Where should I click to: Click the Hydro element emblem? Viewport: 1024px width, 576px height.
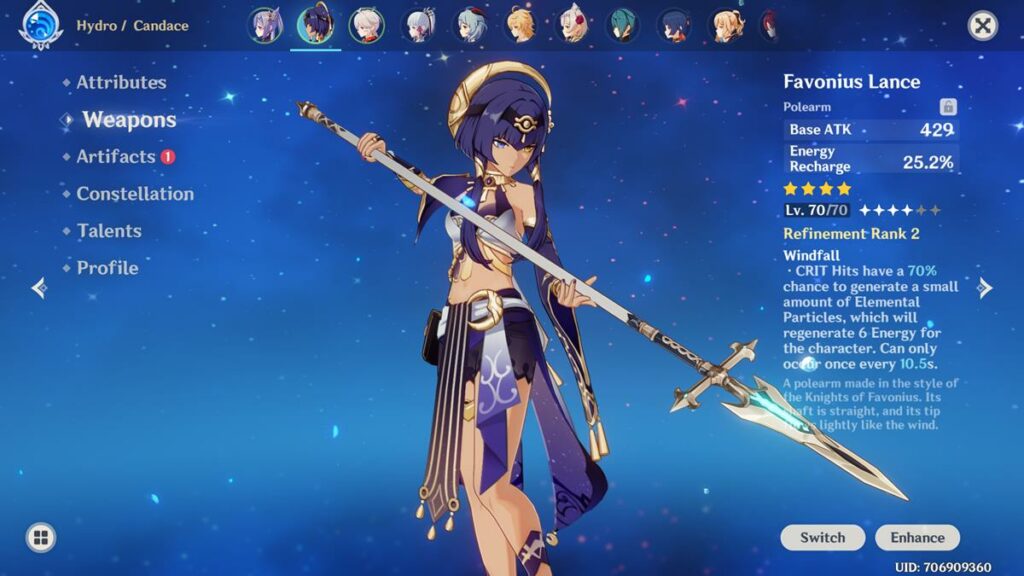click(40, 27)
